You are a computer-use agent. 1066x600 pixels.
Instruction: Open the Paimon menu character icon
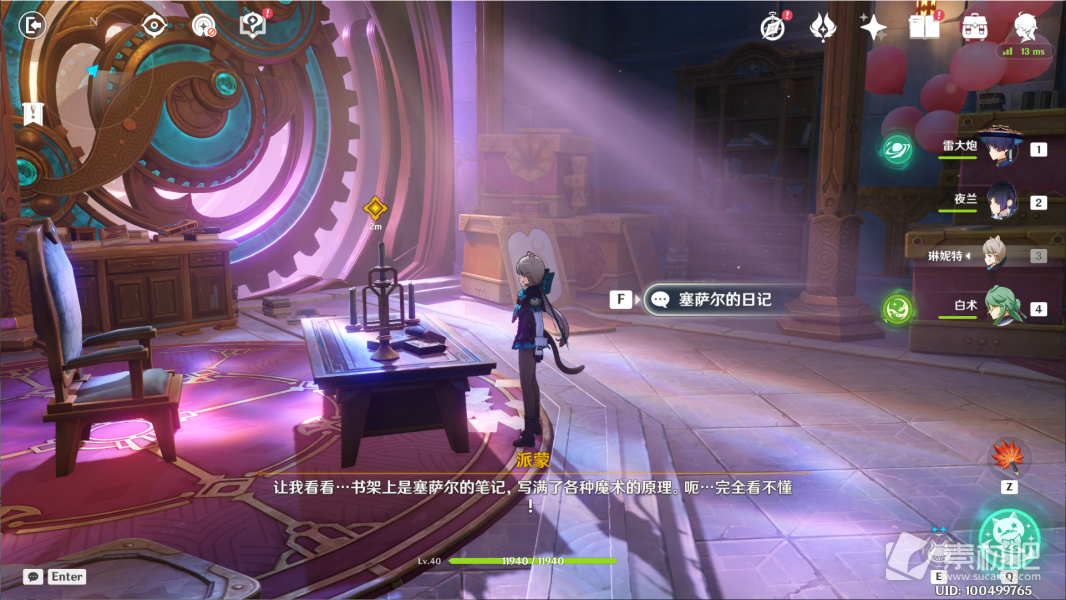1025,27
